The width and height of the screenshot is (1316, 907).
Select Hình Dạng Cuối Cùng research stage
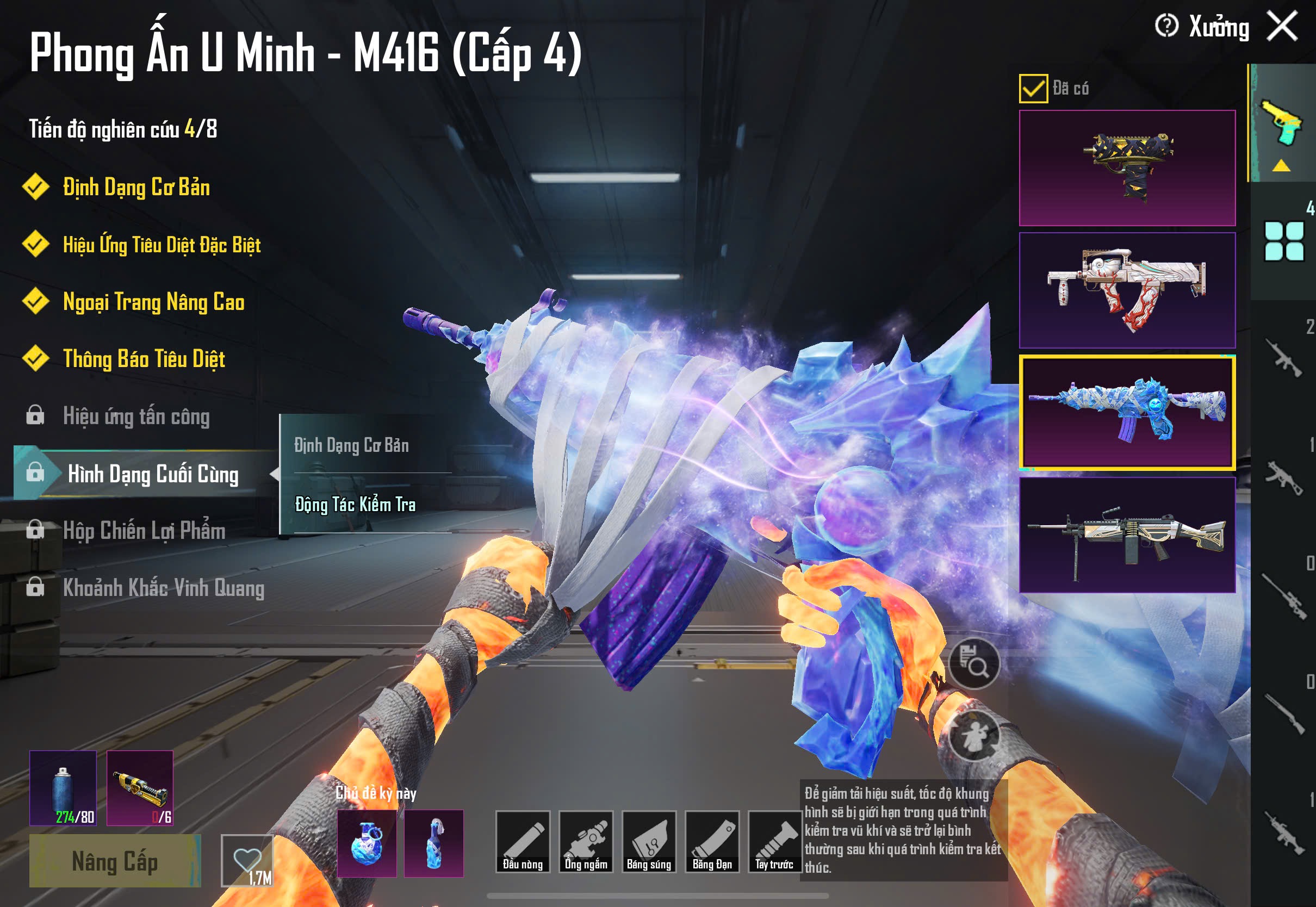point(152,474)
